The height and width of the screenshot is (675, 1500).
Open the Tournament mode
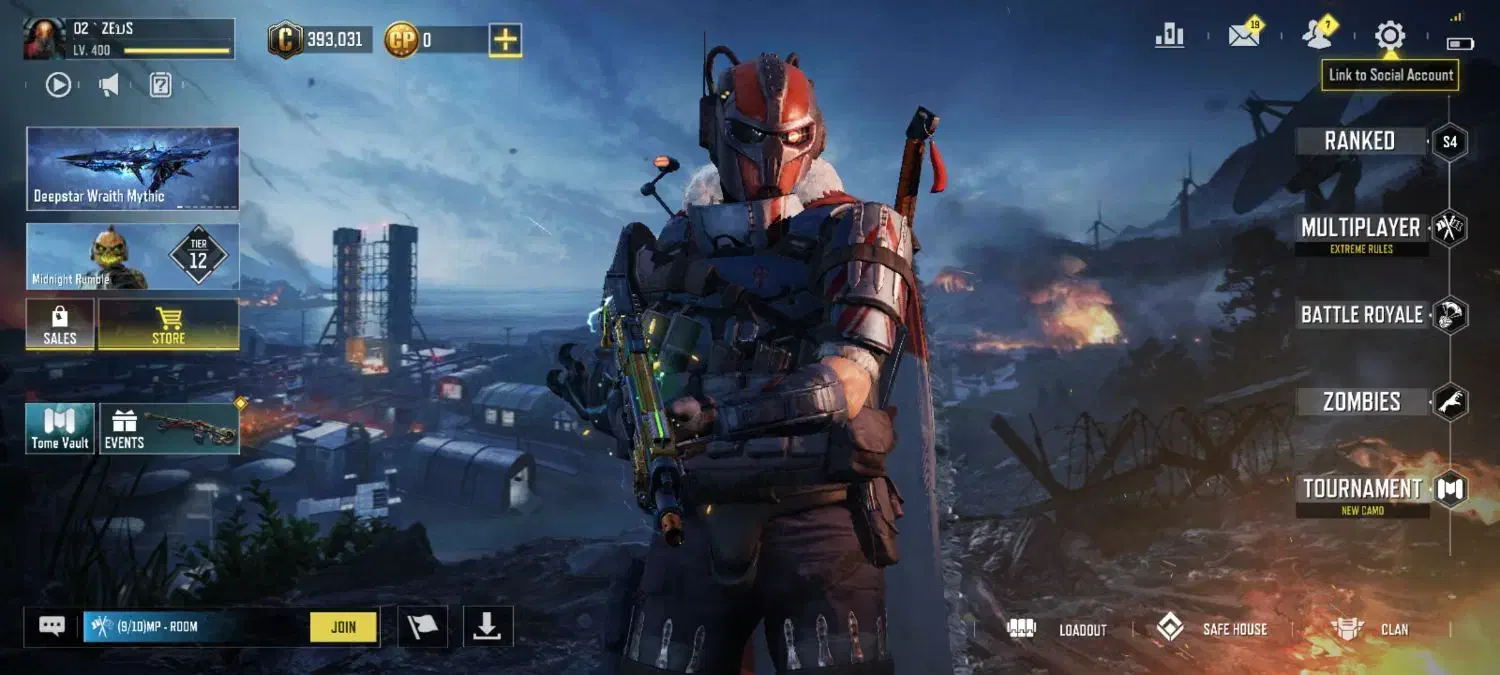coord(1362,490)
